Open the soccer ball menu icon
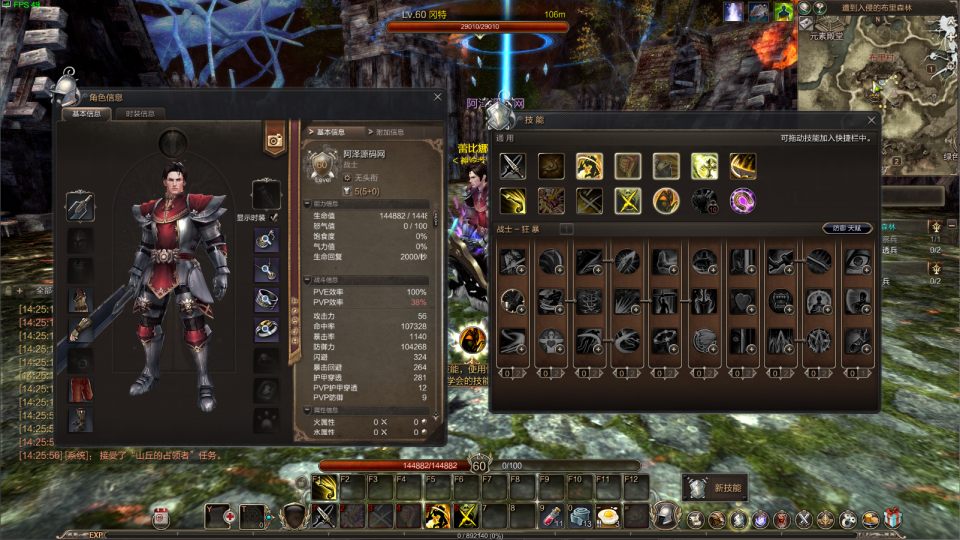 [x=848, y=519]
